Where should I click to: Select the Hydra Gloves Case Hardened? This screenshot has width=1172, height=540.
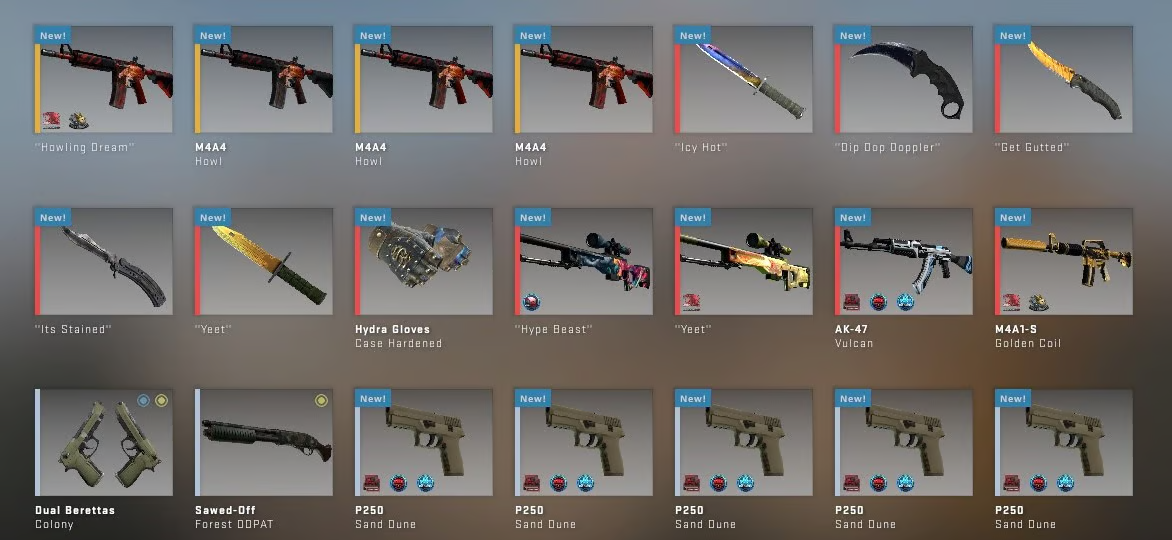[x=424, y=262]
